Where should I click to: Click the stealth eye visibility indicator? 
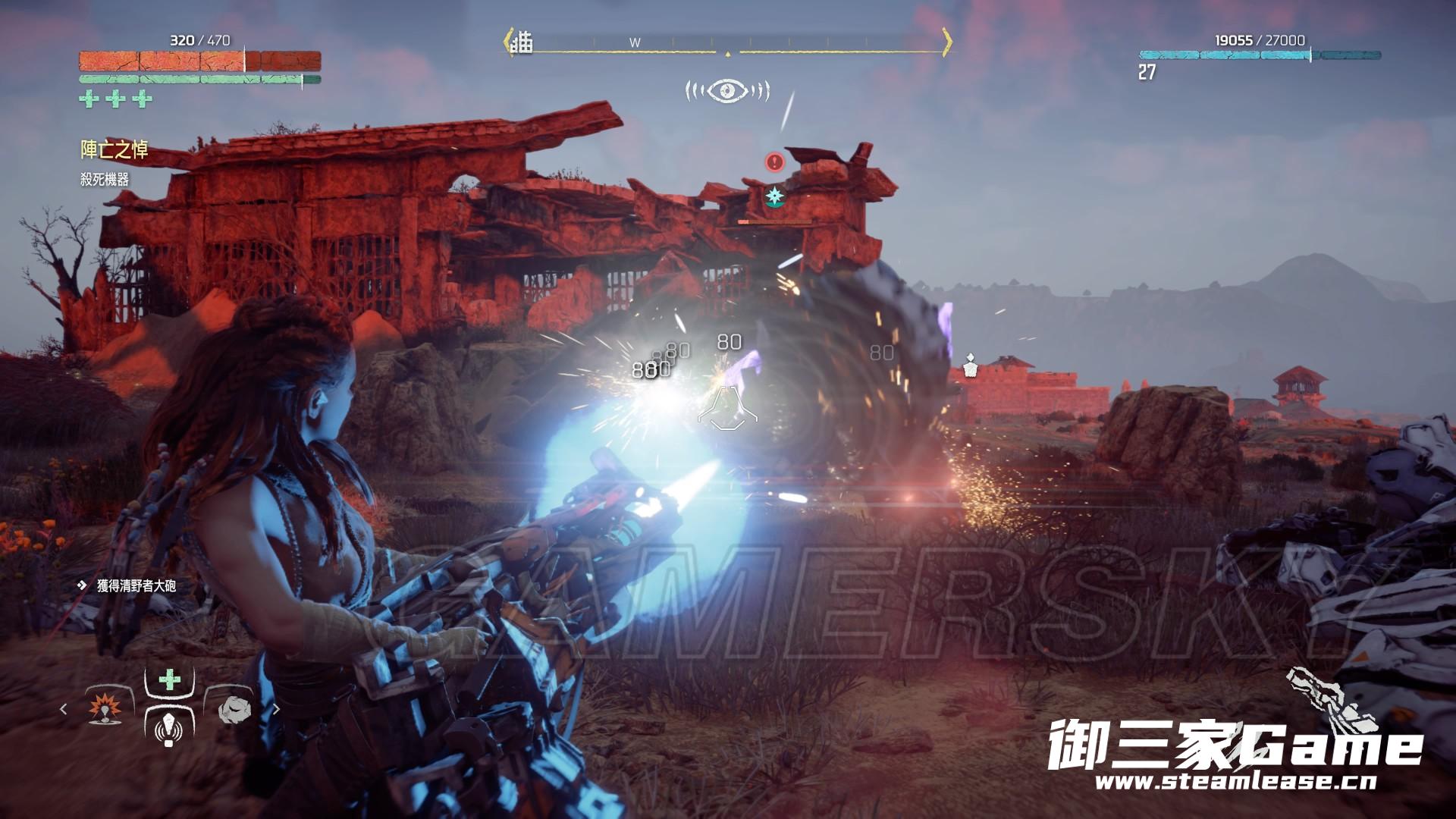click(727, 91)
